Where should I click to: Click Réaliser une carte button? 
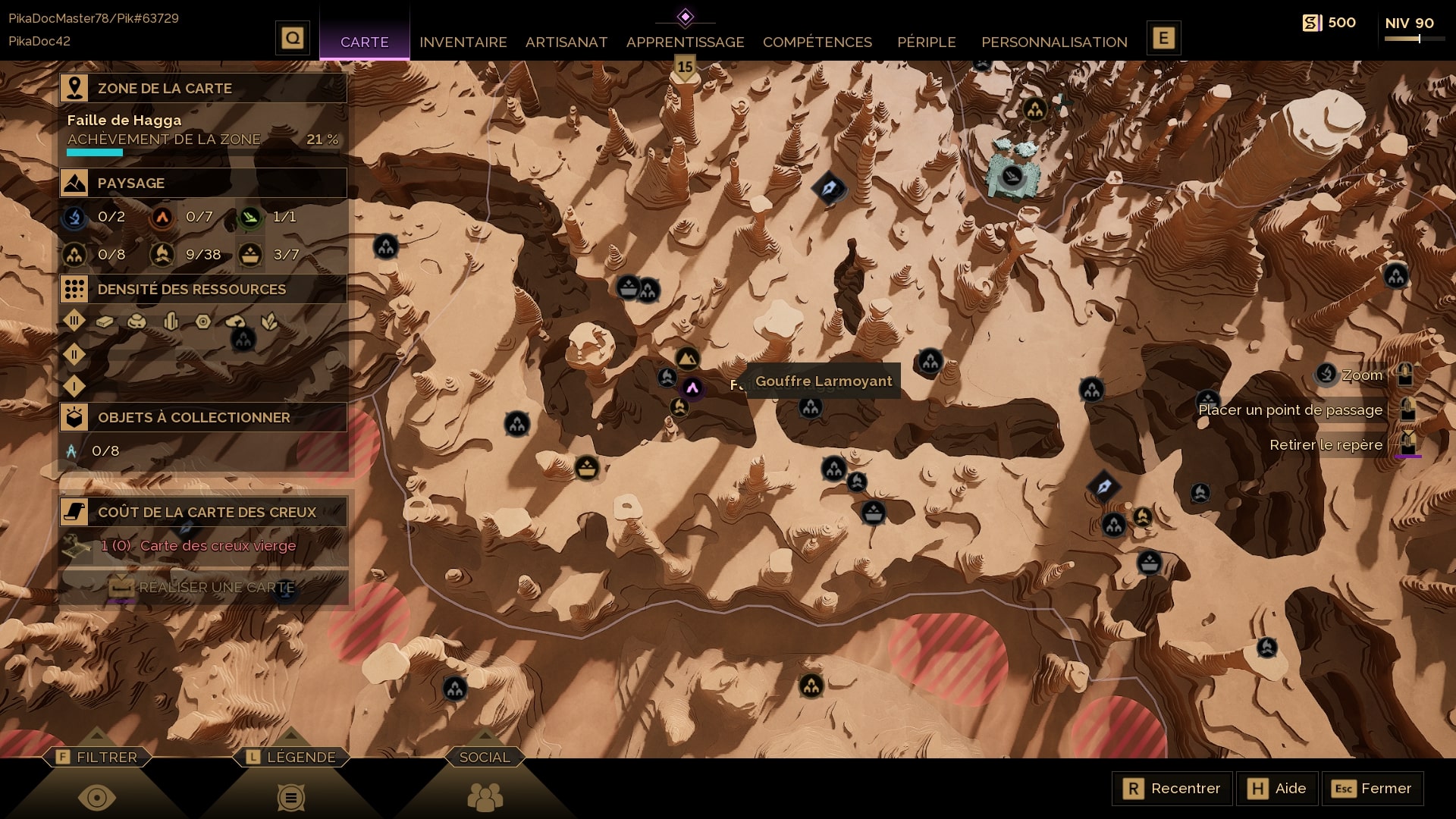click(203, 588)
